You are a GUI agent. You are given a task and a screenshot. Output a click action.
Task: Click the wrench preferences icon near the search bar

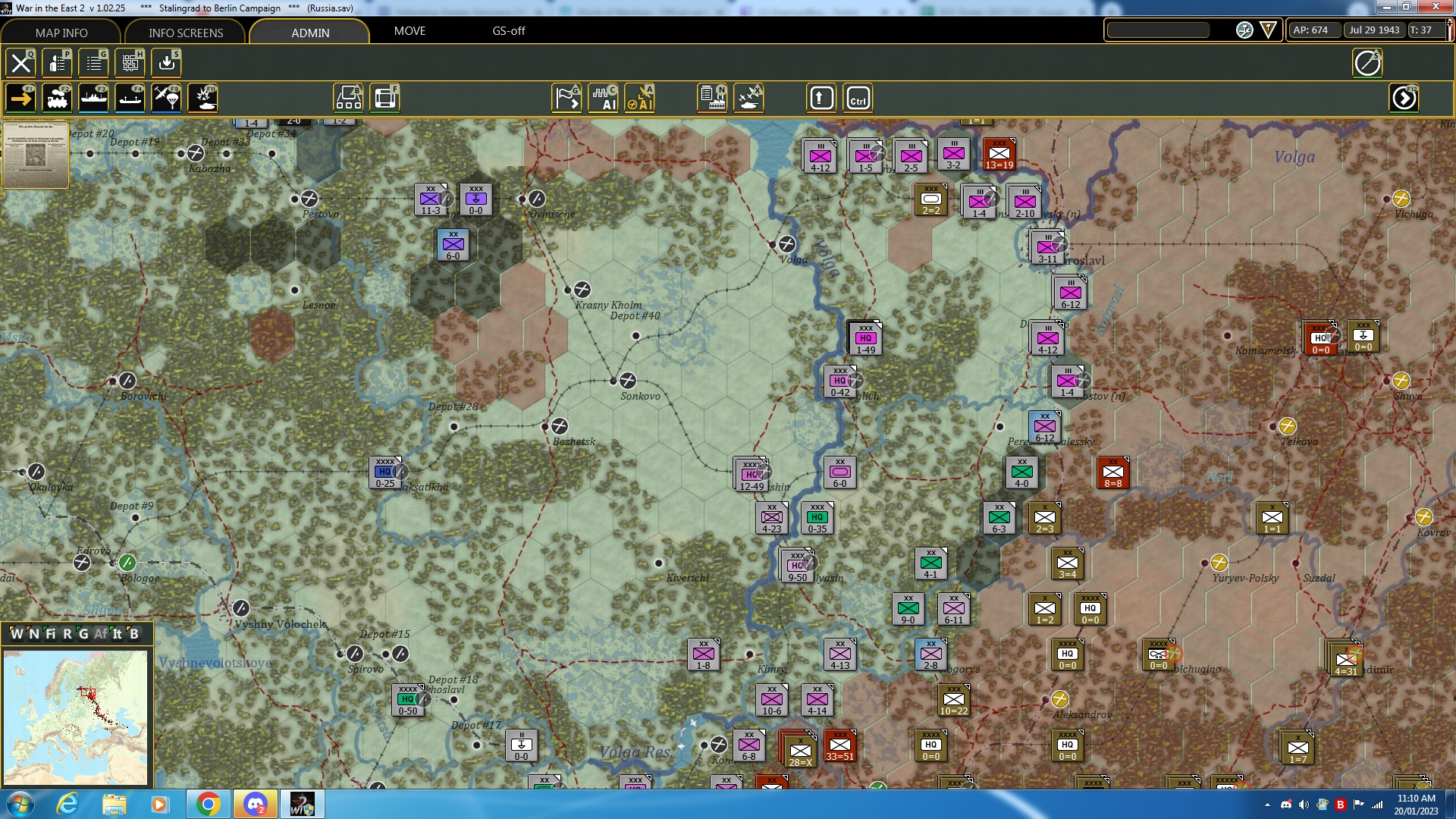pyautogui.click(x=1244, y=30)
